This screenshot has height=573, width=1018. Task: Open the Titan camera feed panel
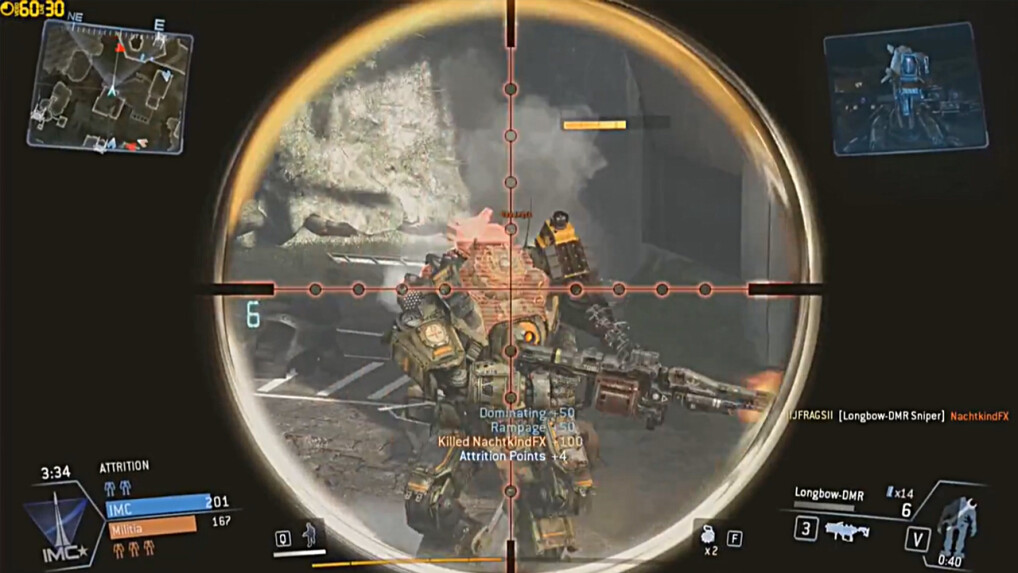click(x=904, y=88)
